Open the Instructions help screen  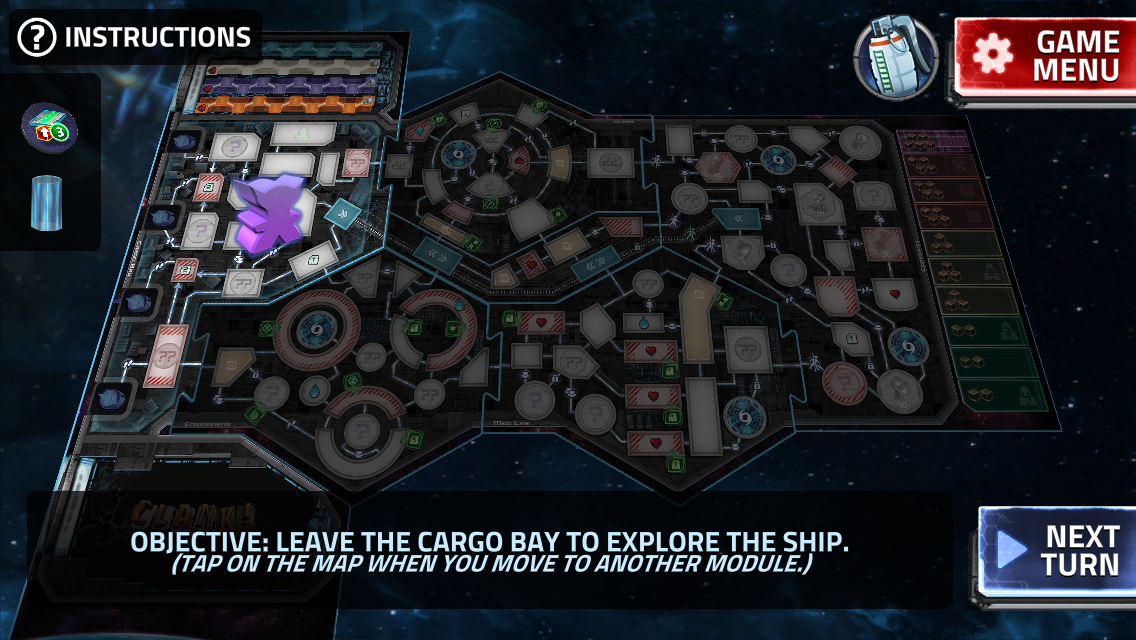136,38
